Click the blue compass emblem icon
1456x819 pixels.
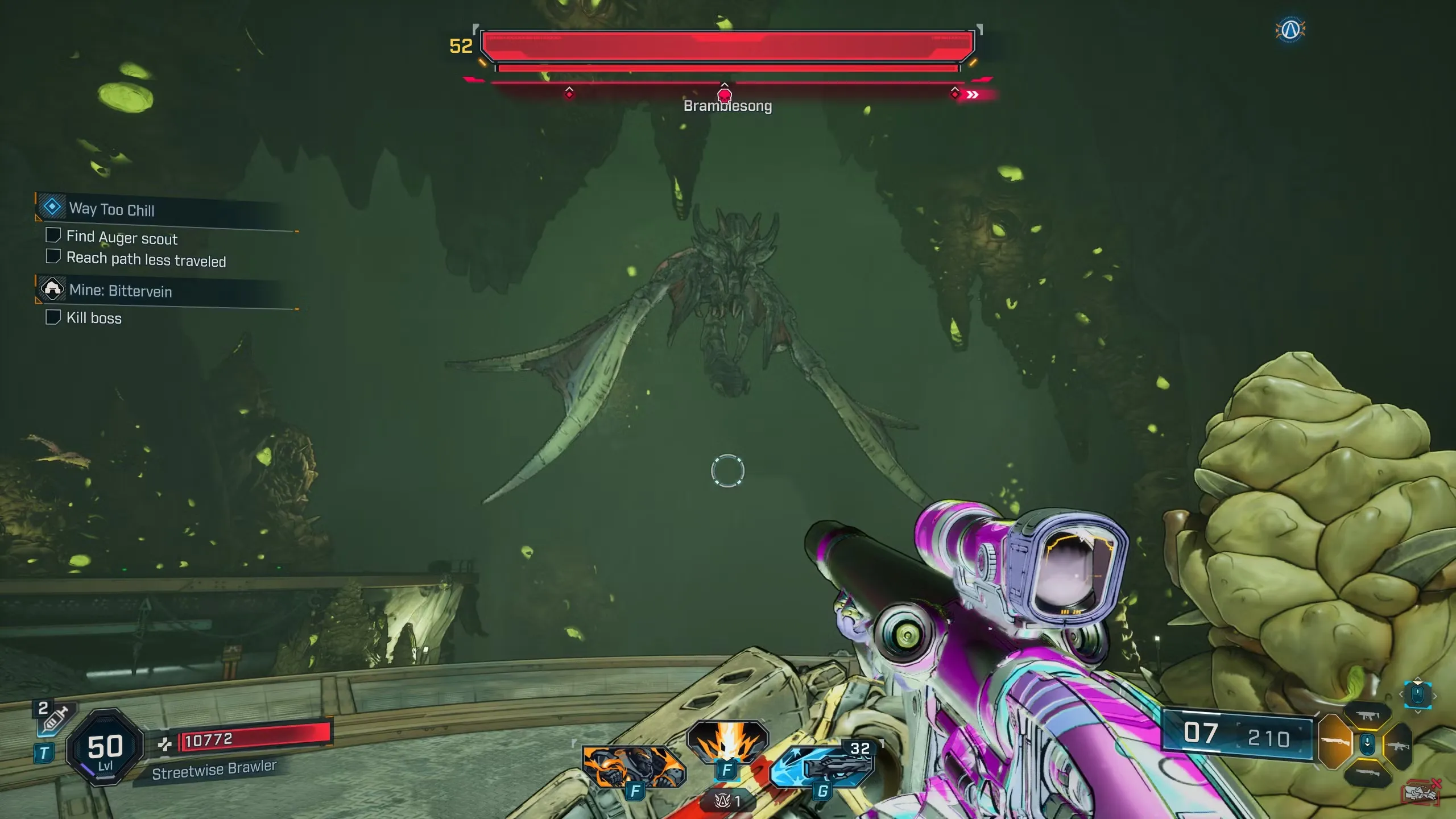coord(1290,29)
